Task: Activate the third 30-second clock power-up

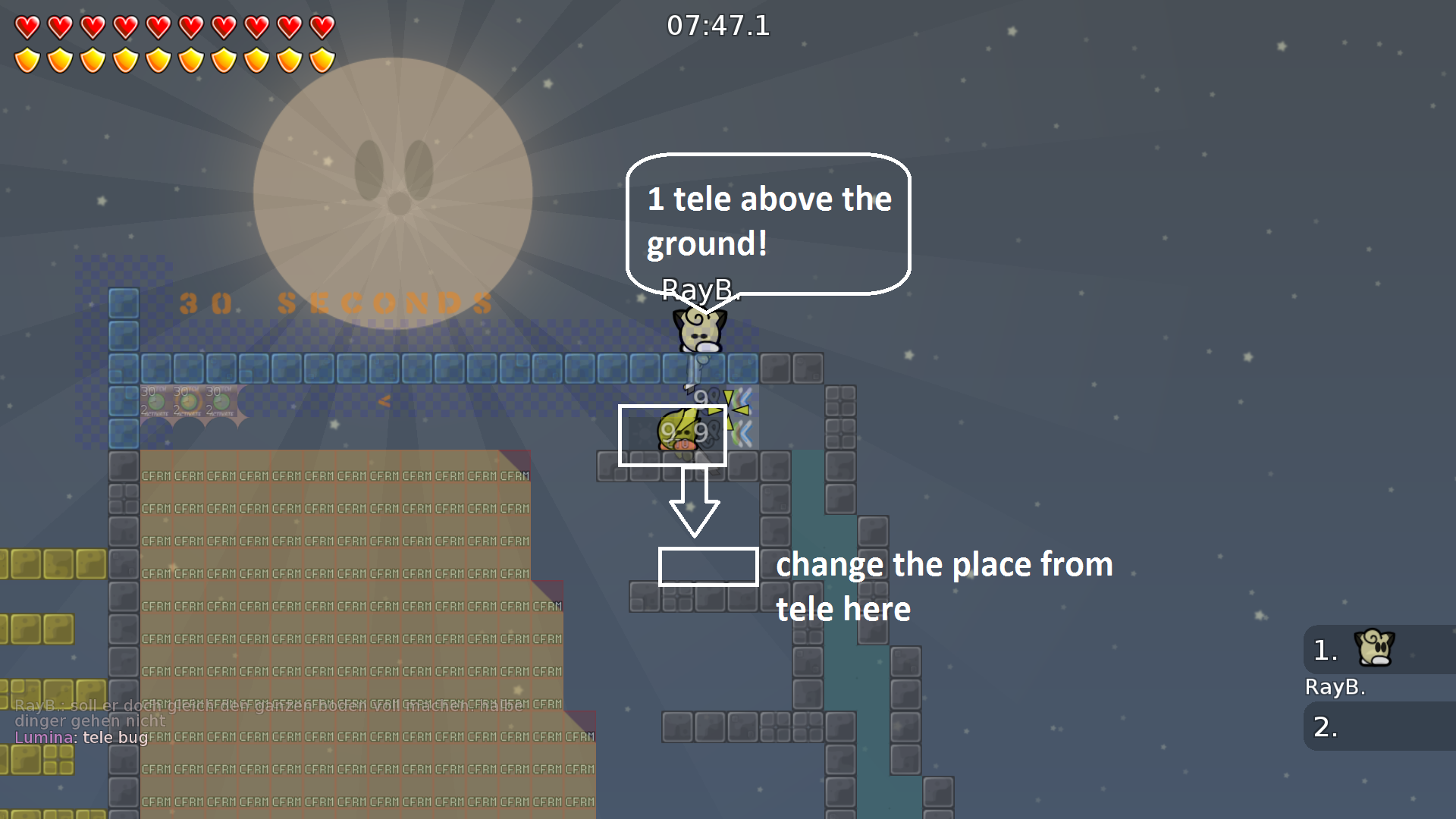Action: (220, 402)
